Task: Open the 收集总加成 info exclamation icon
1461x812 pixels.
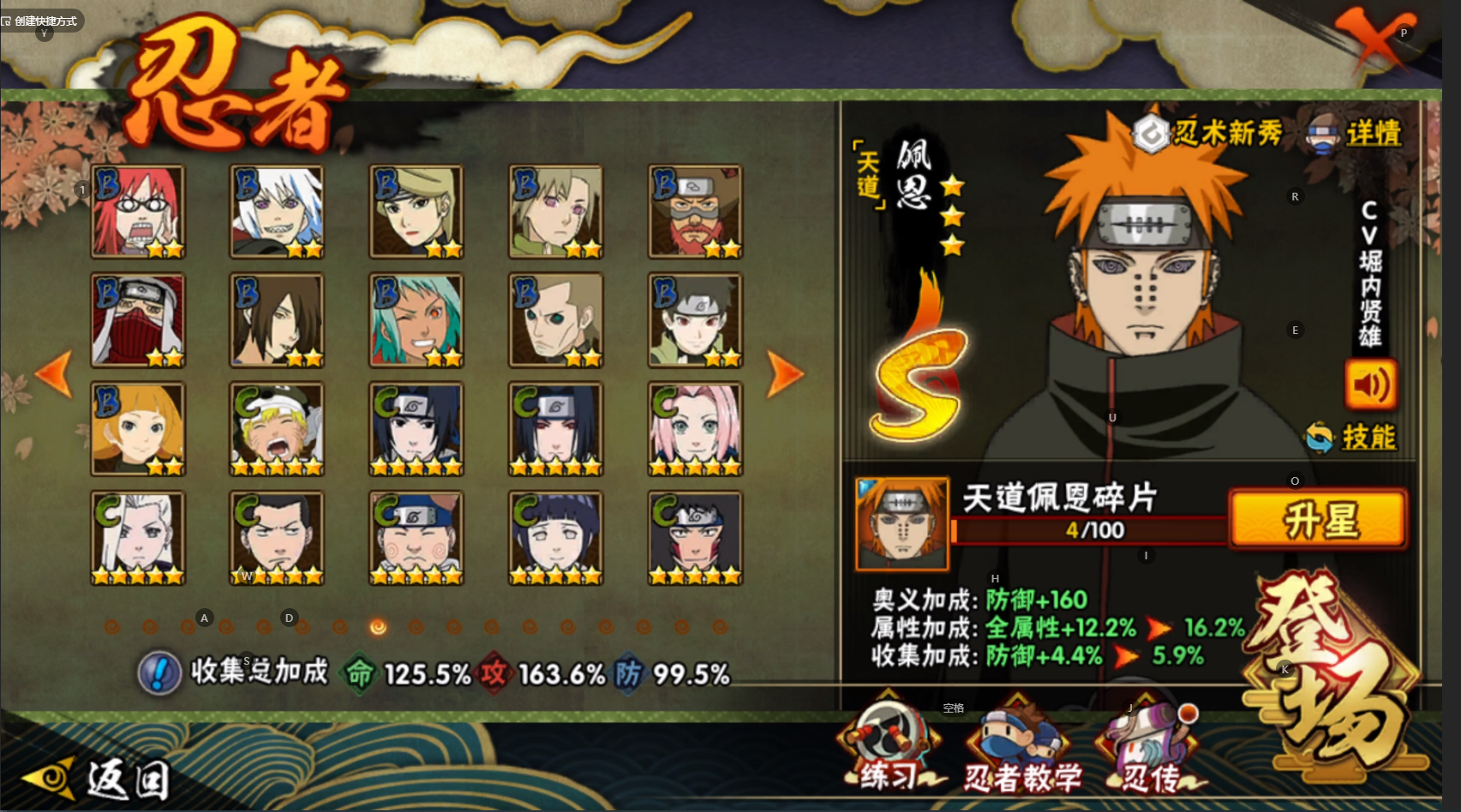Action: [159, 672]
